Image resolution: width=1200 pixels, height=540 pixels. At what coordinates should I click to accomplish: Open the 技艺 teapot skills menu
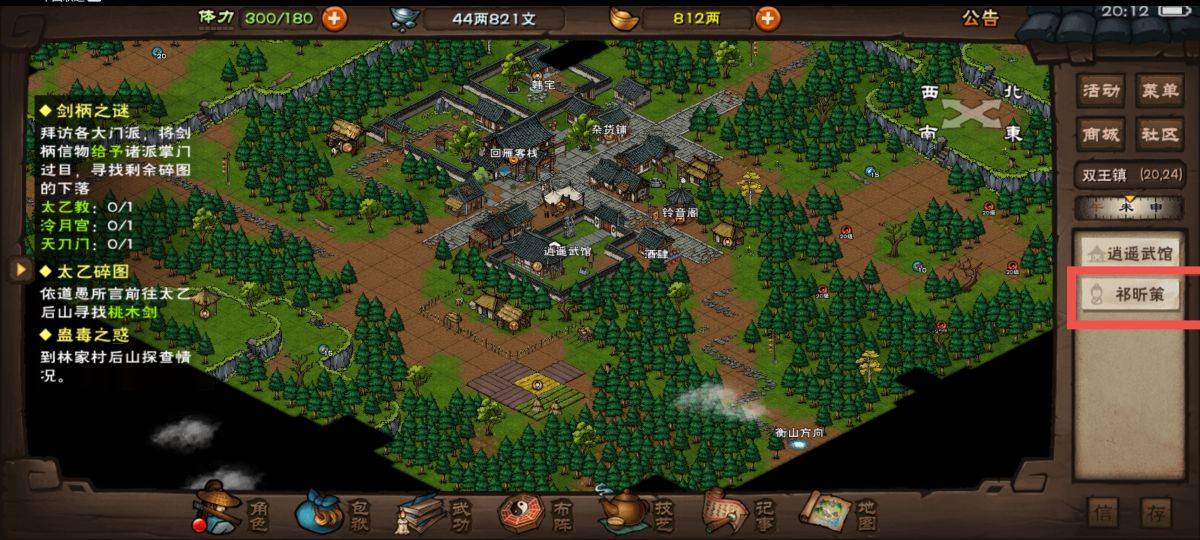click(x=634, y=512)
